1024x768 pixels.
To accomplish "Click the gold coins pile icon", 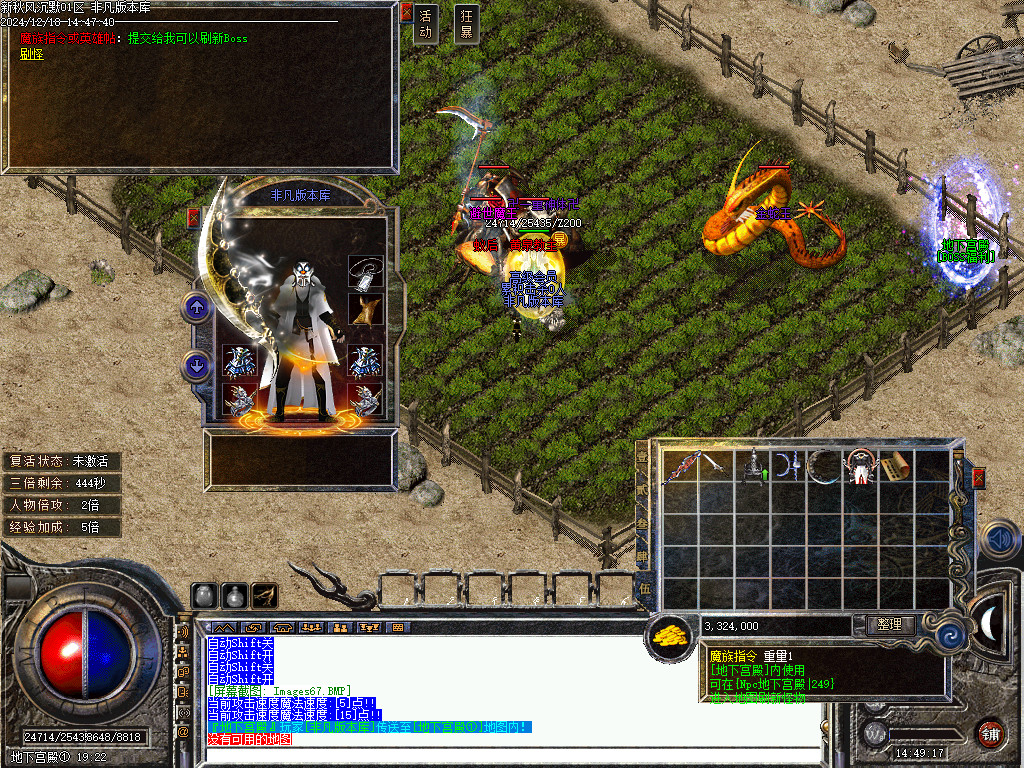I will (671, 635).
